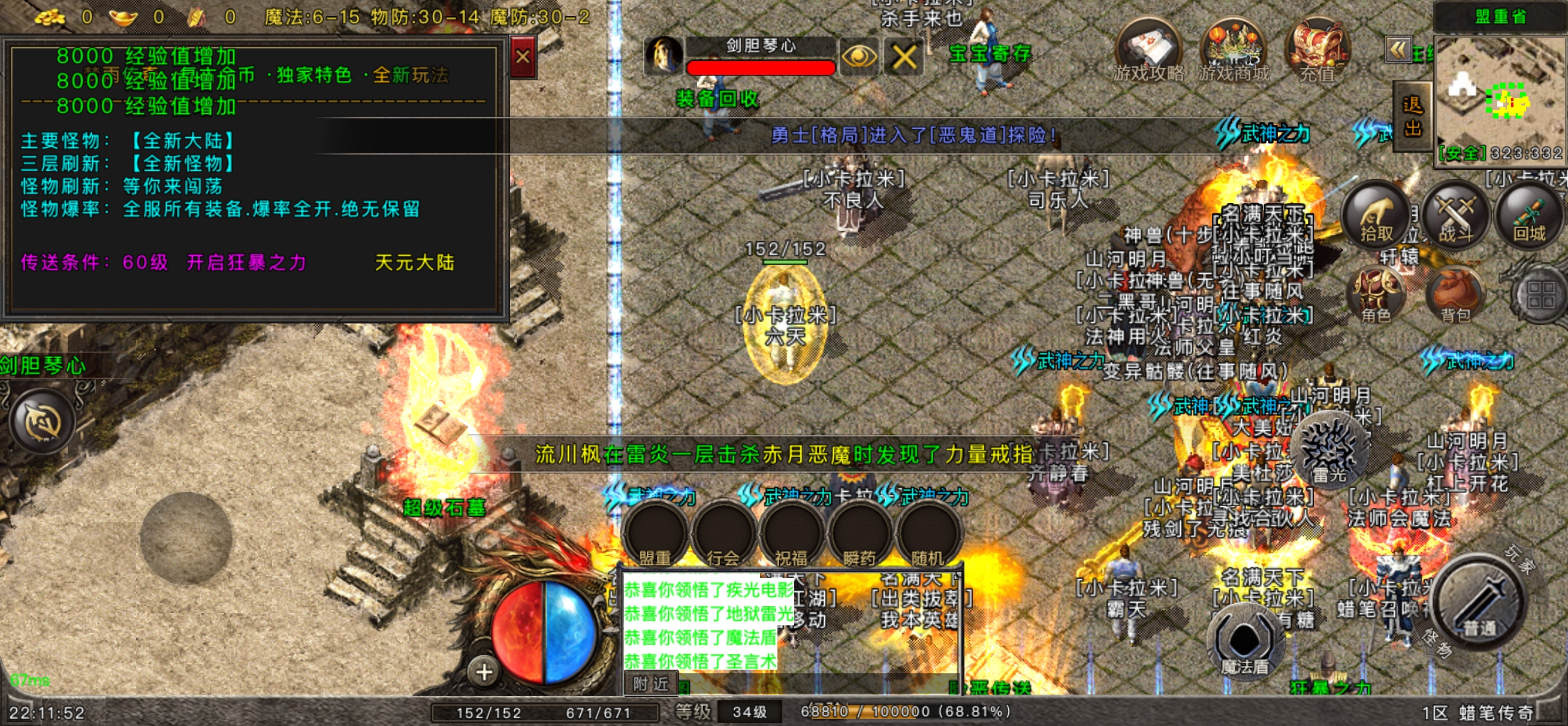The image size is (1568, 726).
Task: Open the 充值 recharge chest
Action: pos(1317,49)
